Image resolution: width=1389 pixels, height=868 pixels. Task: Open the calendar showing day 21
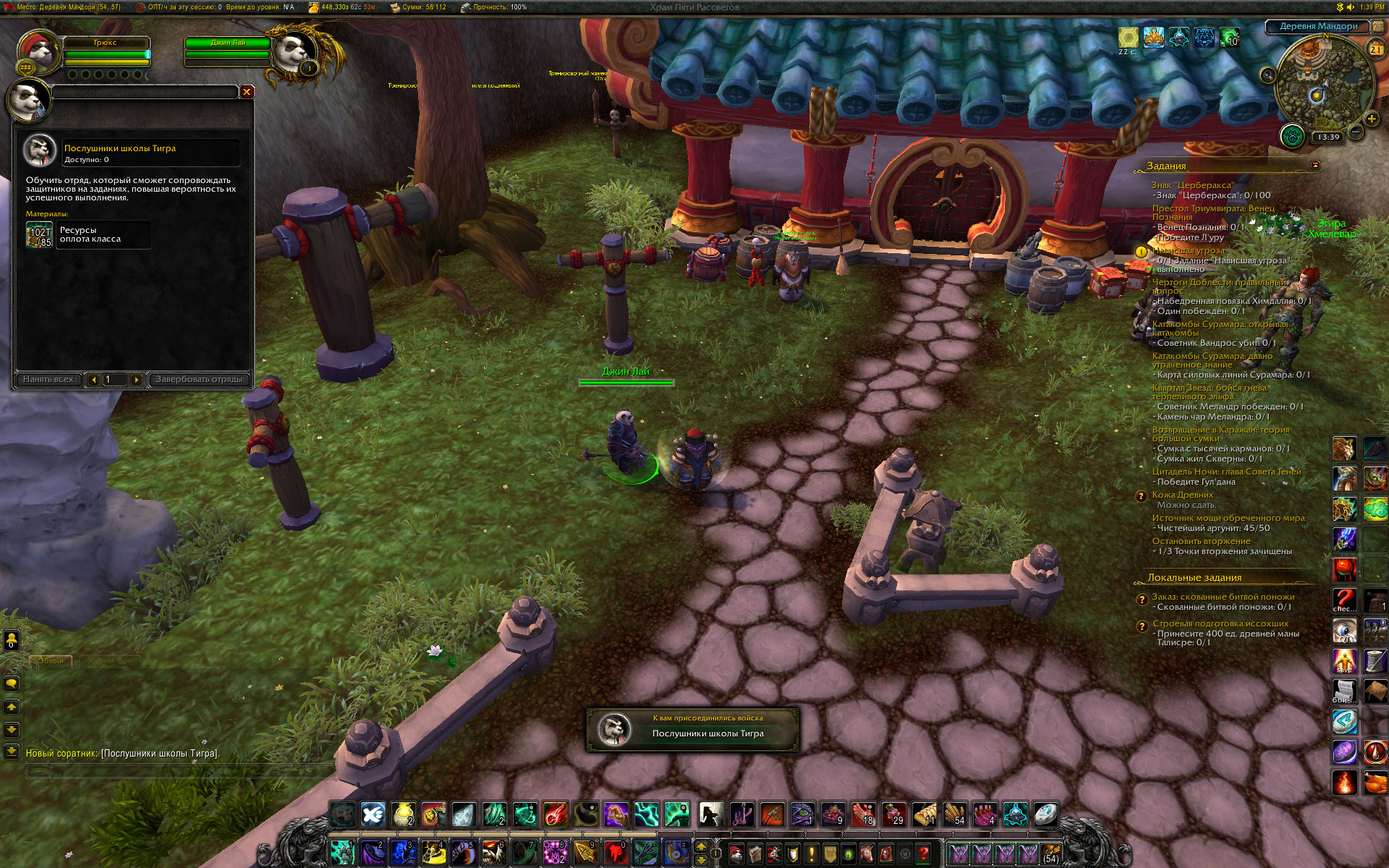1375,50
